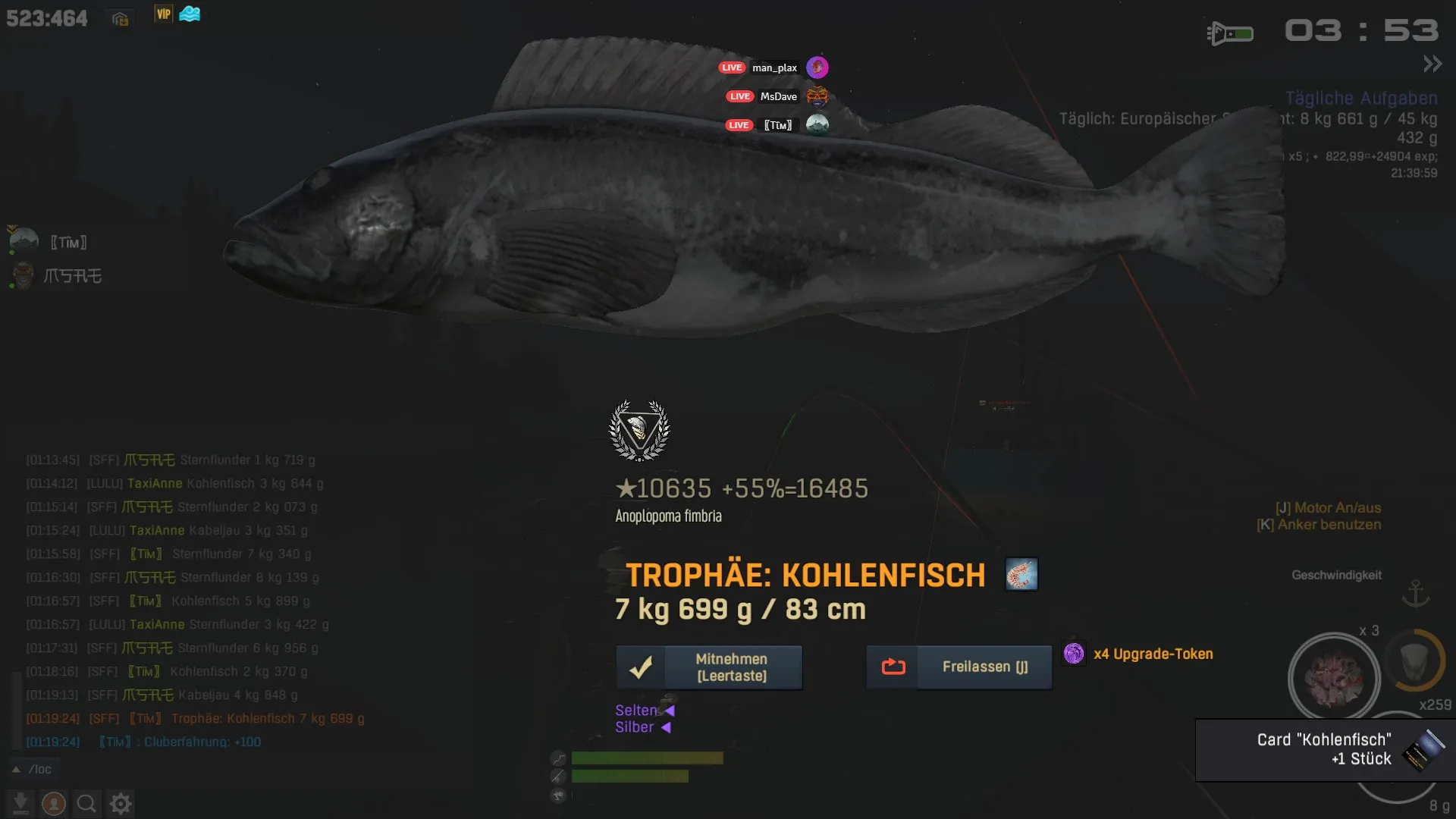Toggle the flashlight icon

pos(1229,33)
